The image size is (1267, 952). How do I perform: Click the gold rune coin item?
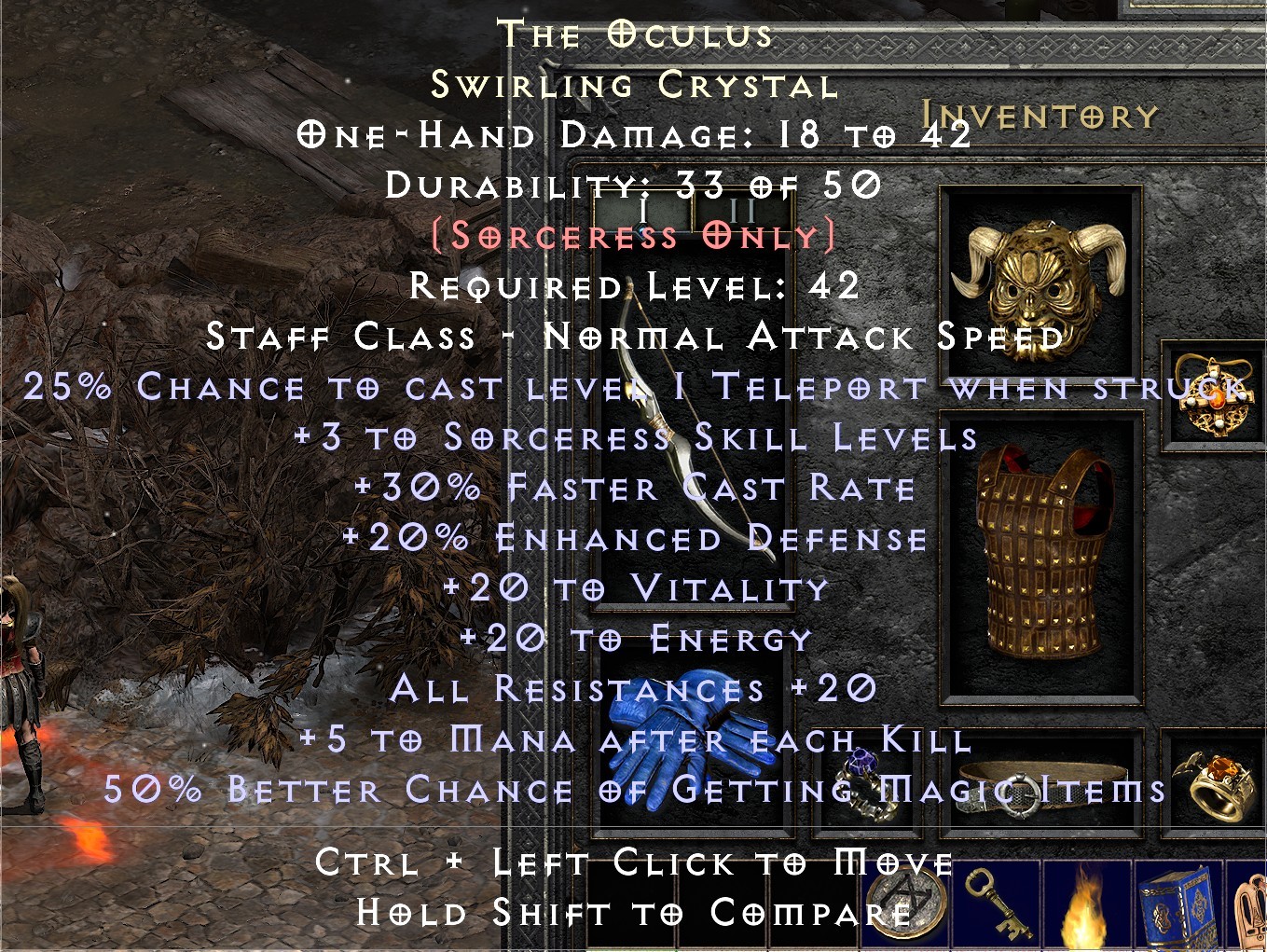coord(904,909)
